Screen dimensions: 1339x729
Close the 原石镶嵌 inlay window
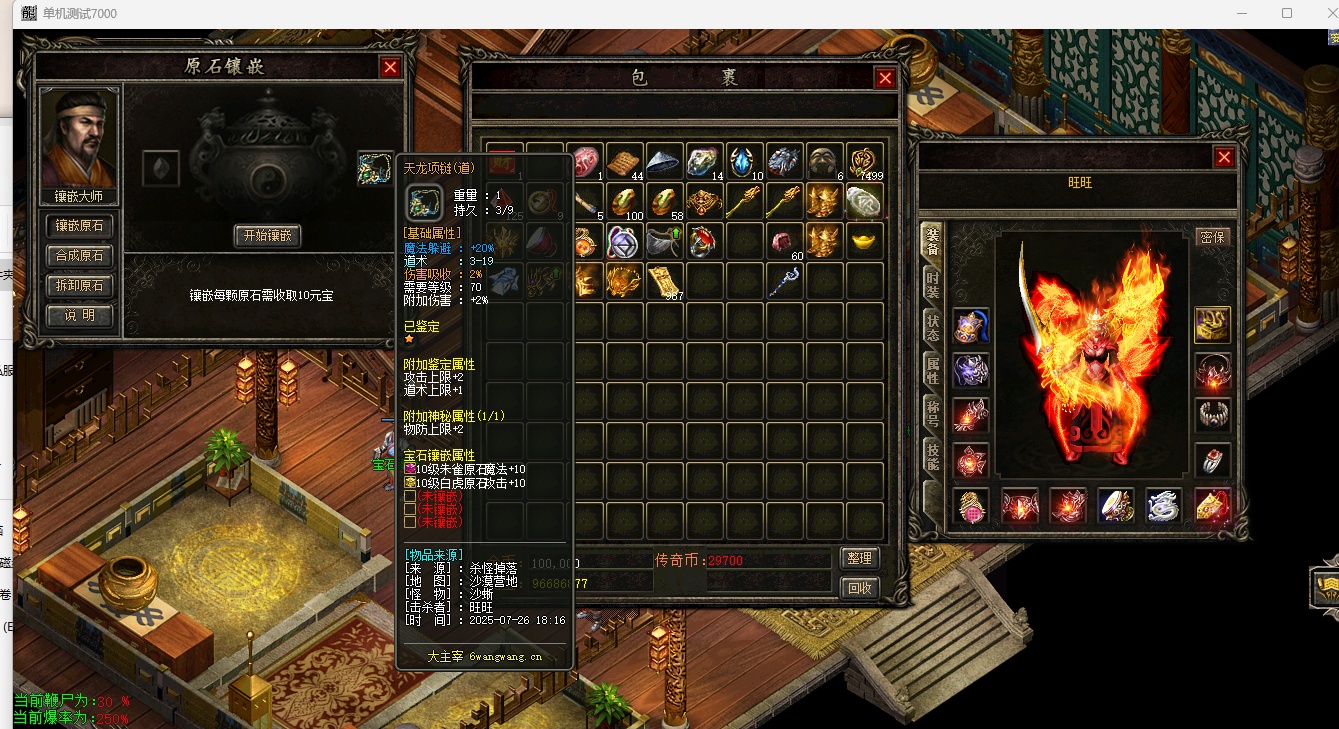point(390,67)
